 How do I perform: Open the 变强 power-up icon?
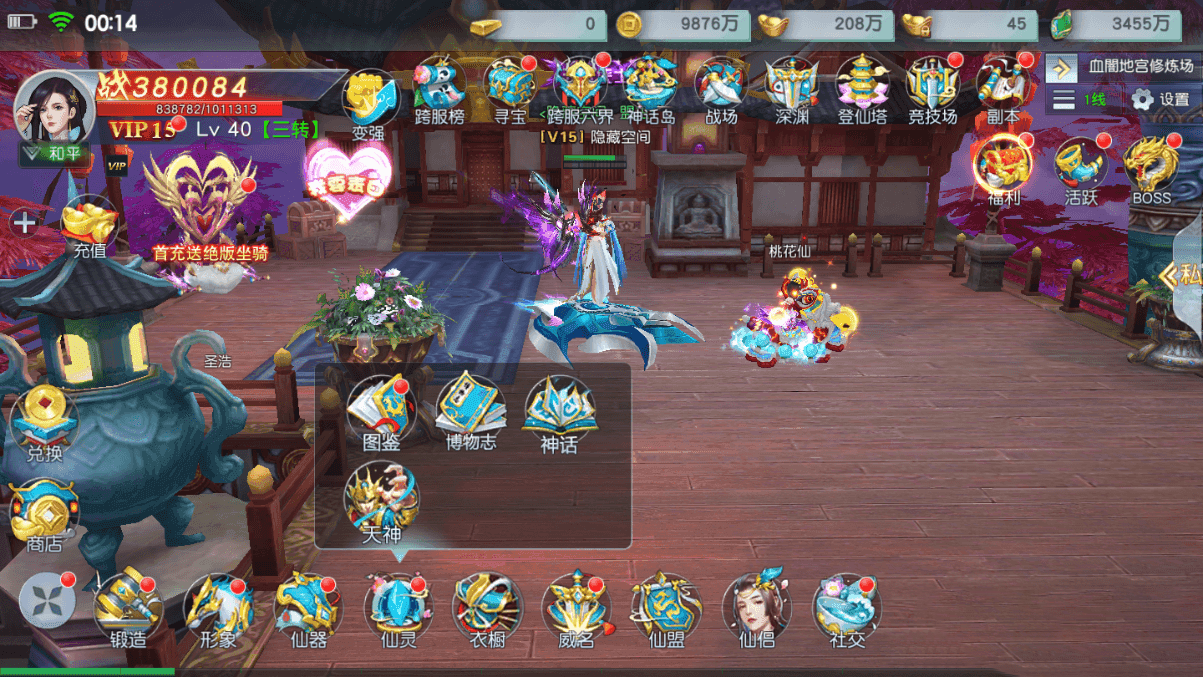(x=369, y=102)
